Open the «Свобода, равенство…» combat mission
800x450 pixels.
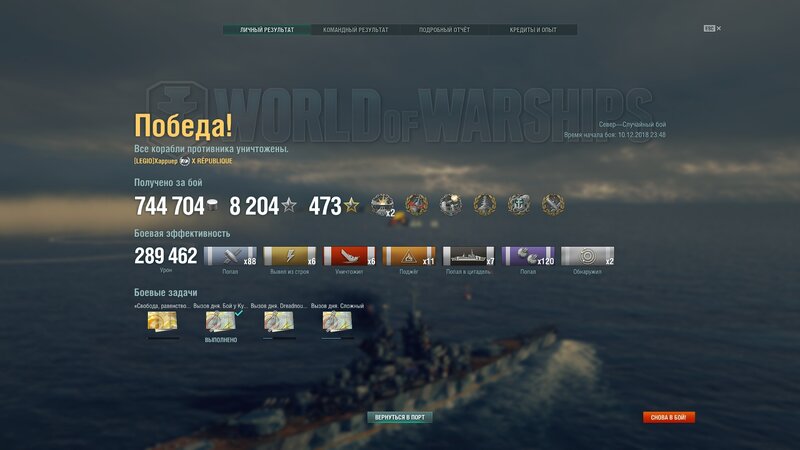163,321
